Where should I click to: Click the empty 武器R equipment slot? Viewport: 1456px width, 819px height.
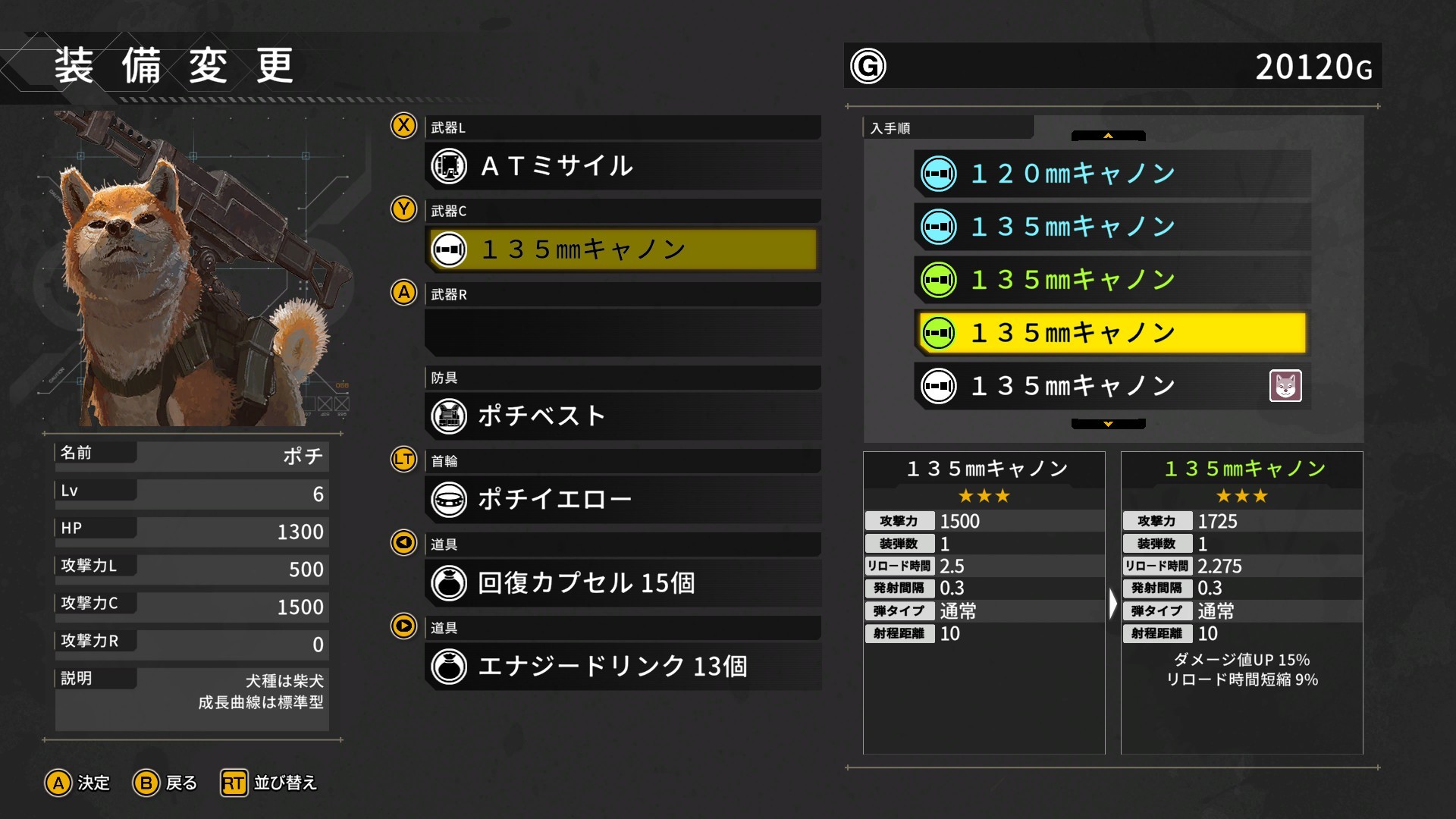(x=622, y=332)
